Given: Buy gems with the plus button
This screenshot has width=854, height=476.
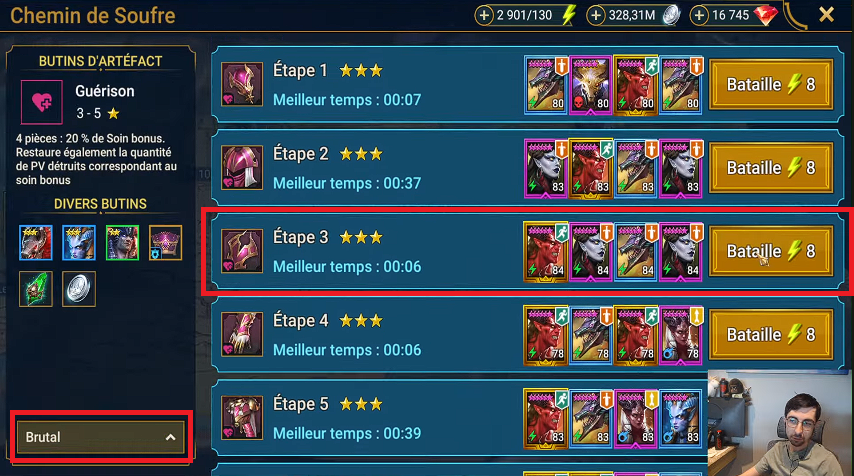Looking at the screenshot, I should pos(700,15).
